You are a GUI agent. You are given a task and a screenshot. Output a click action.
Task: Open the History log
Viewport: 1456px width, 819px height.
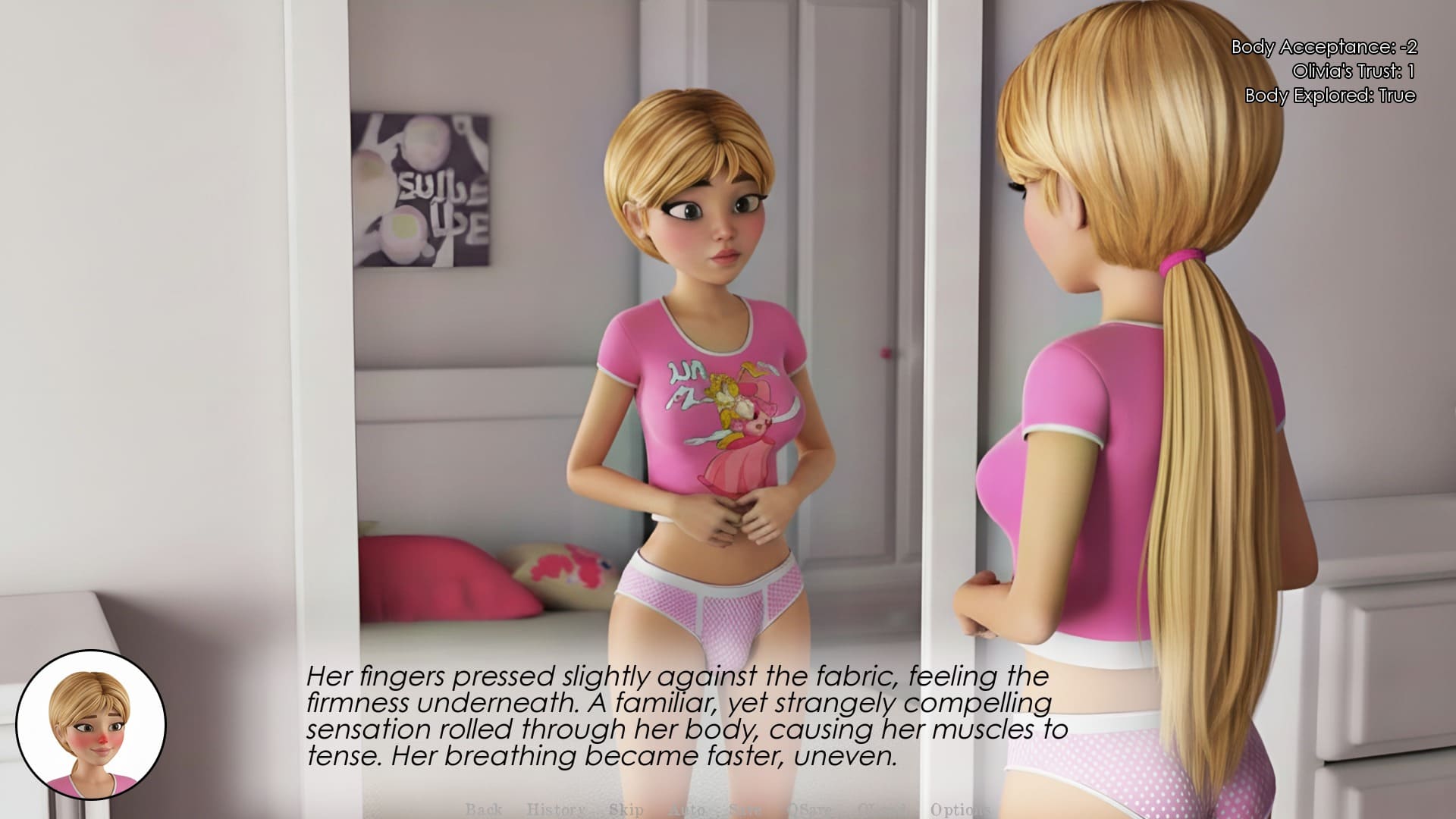point(556,809)
